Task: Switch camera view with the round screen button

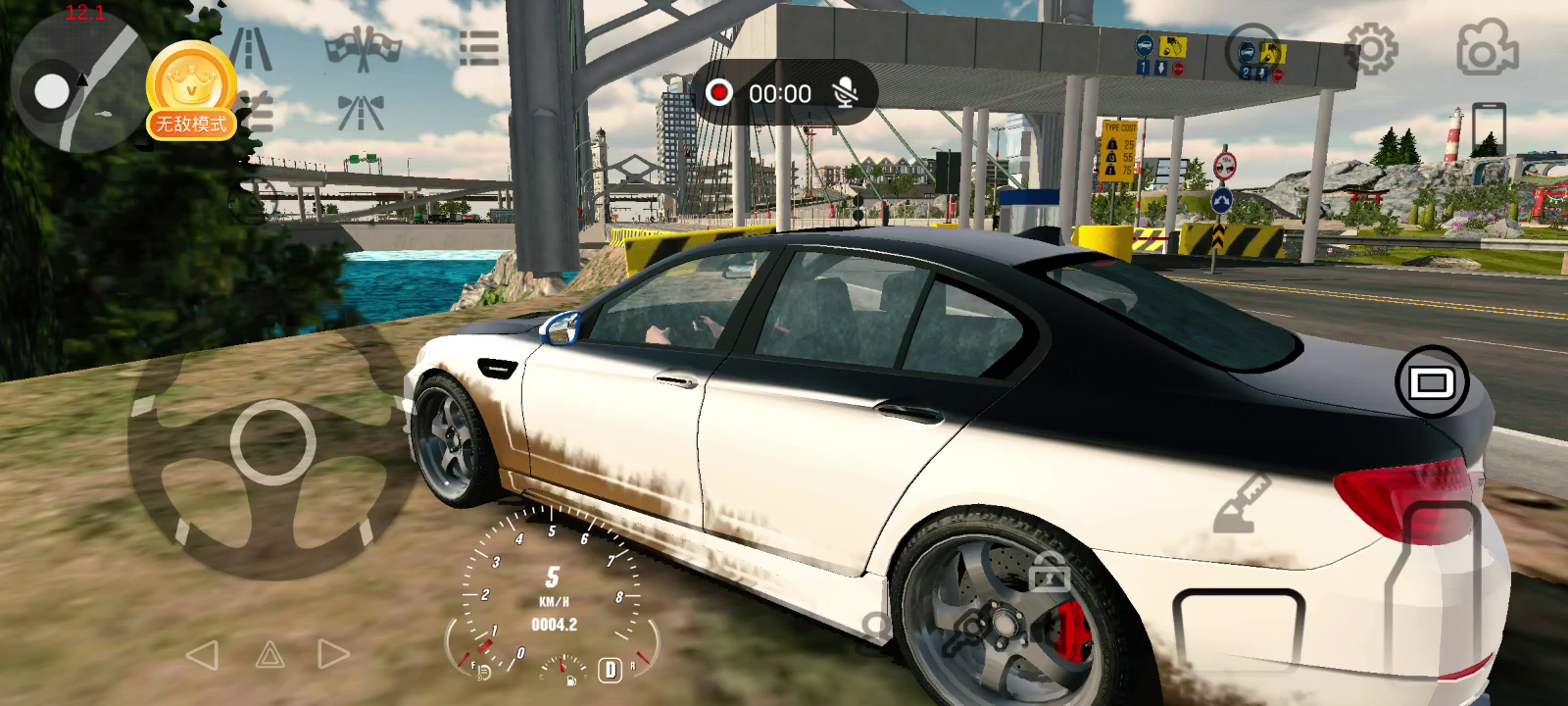Action: click(1431, 382)
